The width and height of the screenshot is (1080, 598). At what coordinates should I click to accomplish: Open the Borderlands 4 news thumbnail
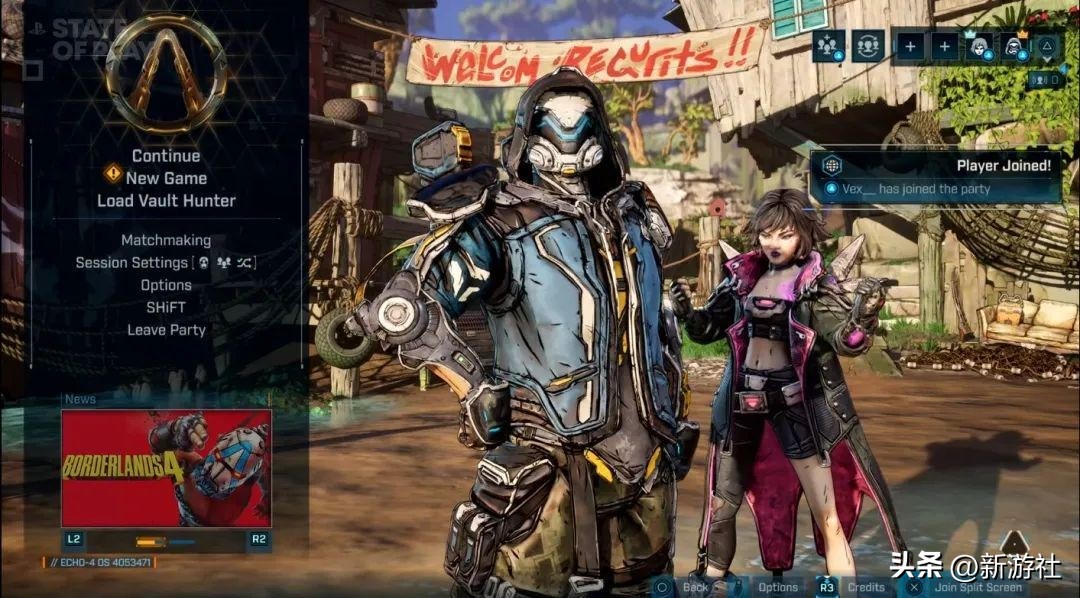pyautogui.click(x=166, y=468)
